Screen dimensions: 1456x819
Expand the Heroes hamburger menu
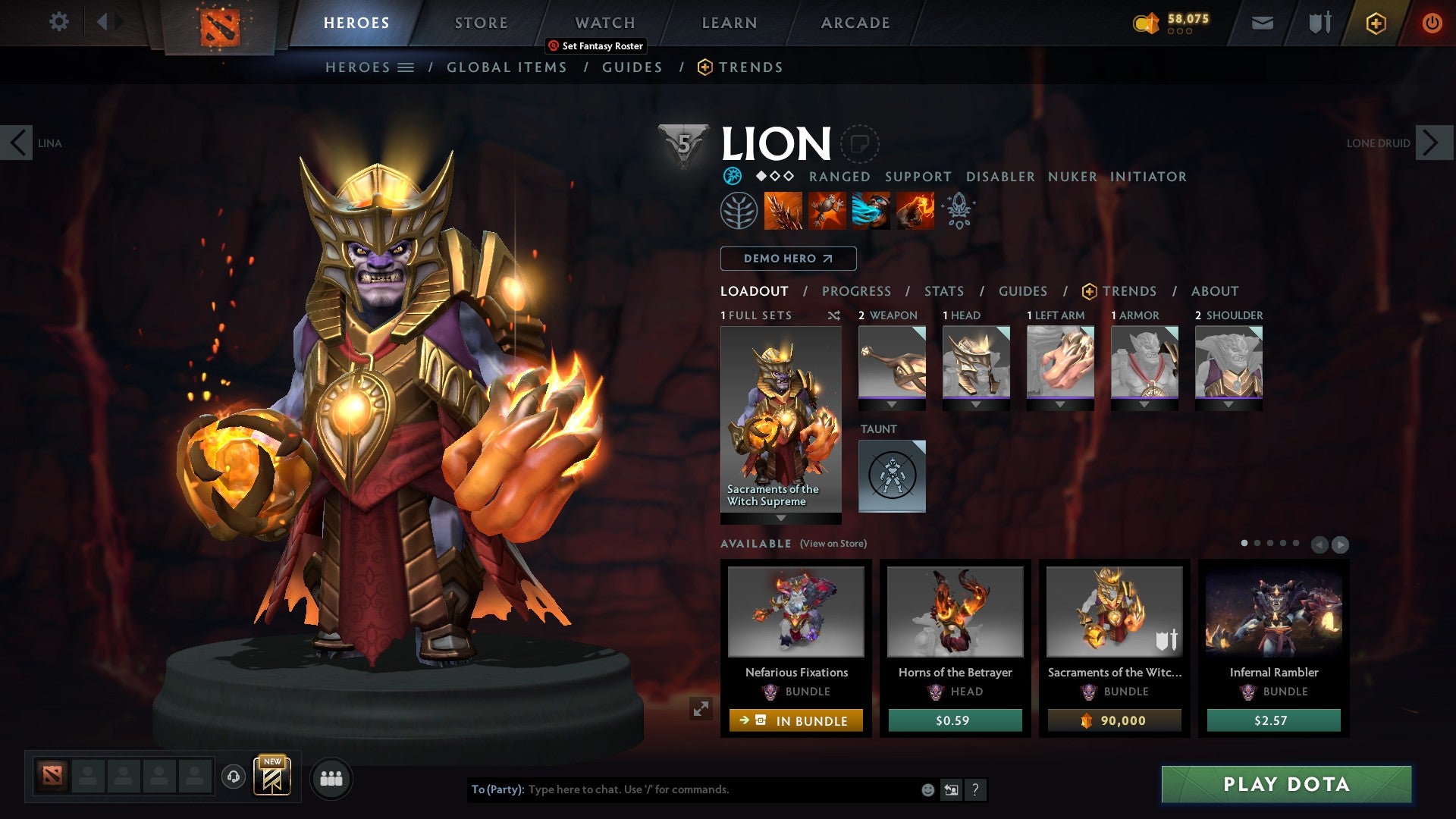pos(406,67)
